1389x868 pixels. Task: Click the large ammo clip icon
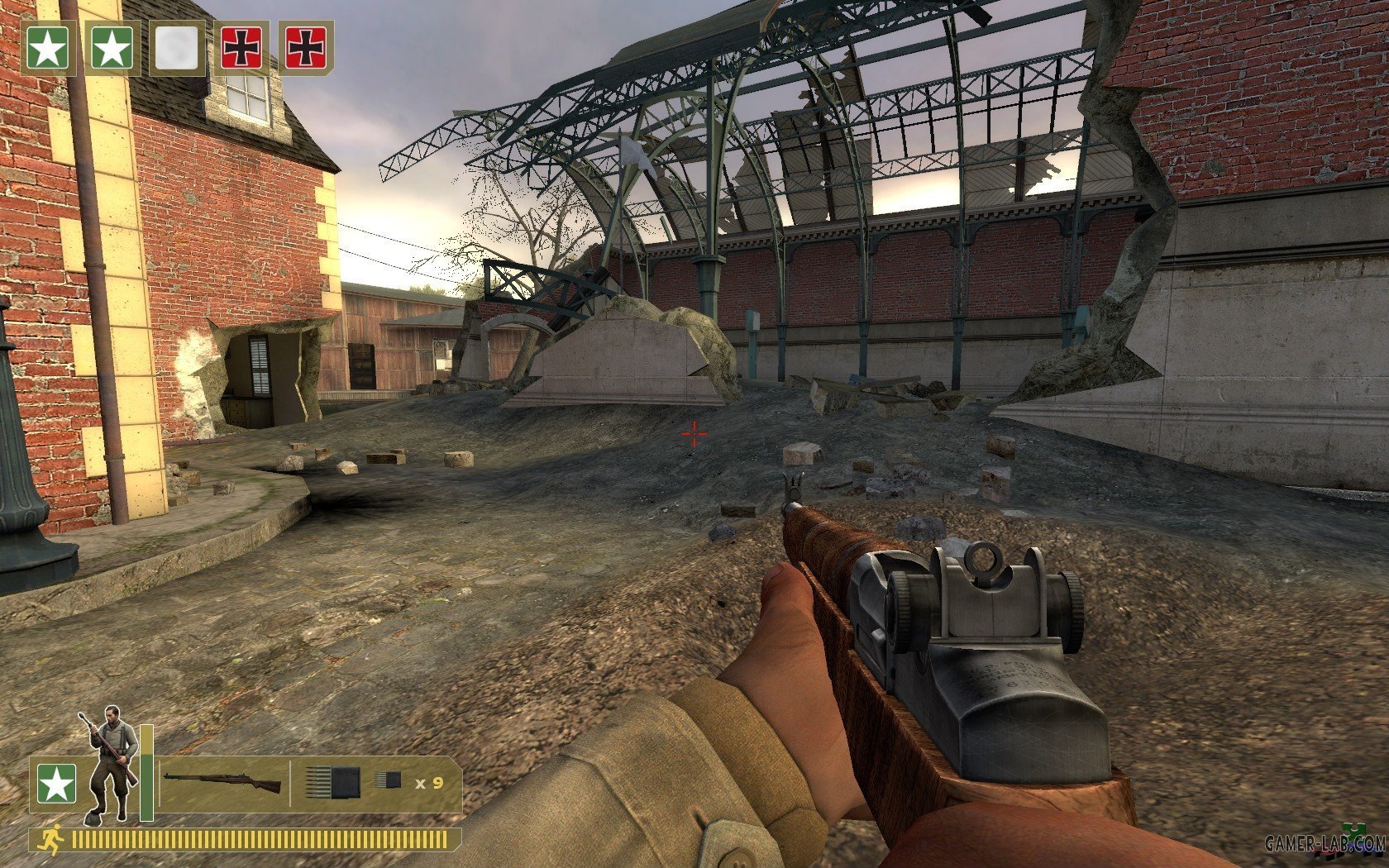(332, 781)
